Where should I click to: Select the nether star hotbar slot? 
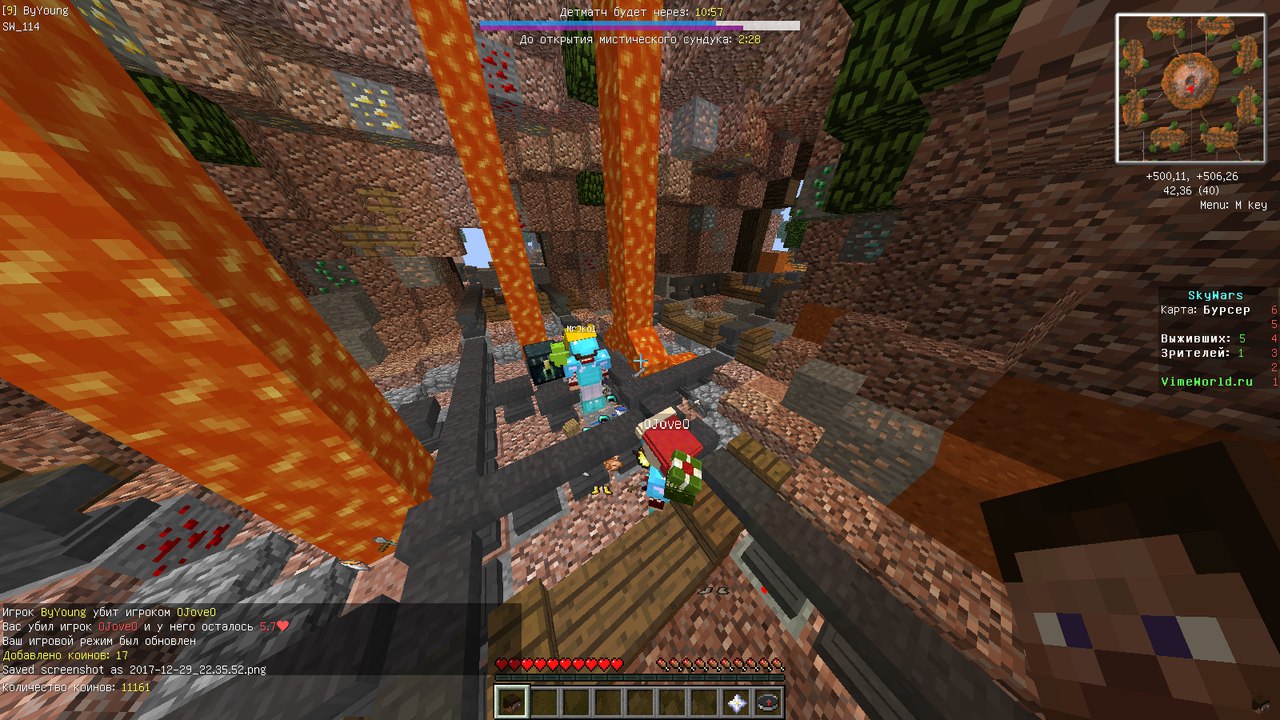(x=737, y=702)
